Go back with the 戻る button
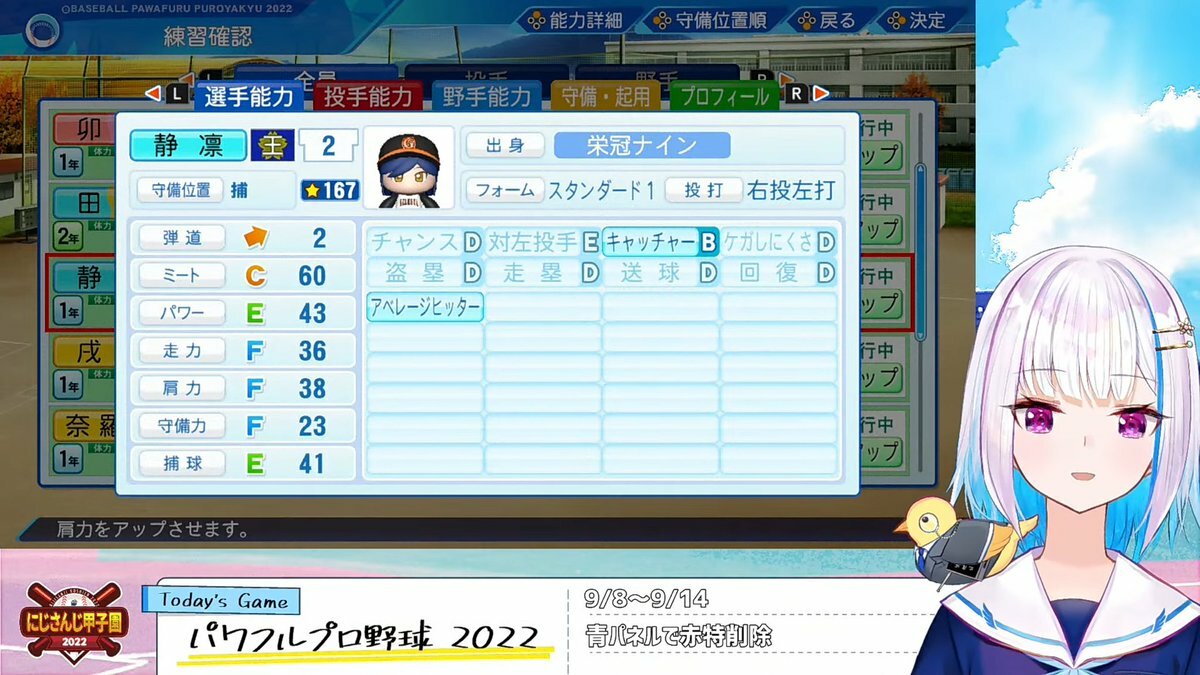The width and height of the screenshot is (1200, 675). tap(825, 20)
